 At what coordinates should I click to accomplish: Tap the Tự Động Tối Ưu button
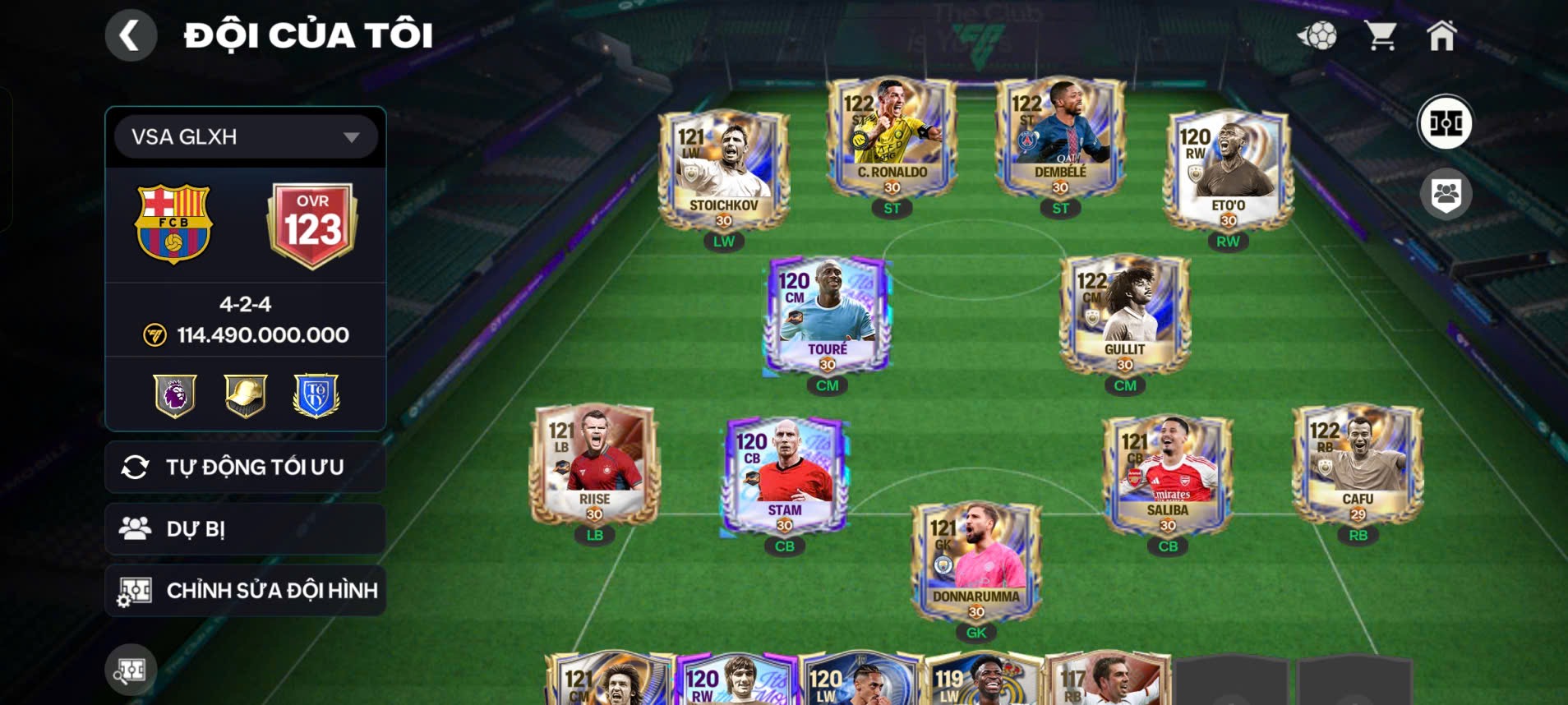245,467
